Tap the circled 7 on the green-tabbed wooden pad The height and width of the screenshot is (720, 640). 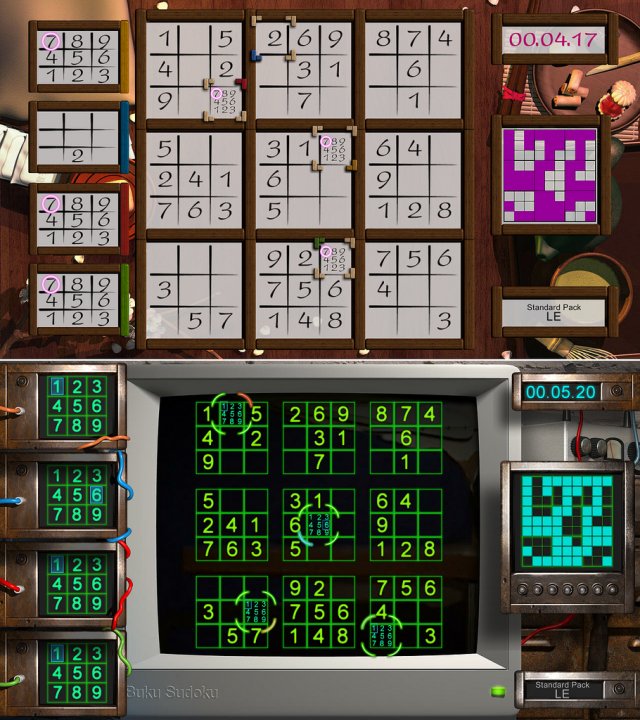[x=50, y=284]
